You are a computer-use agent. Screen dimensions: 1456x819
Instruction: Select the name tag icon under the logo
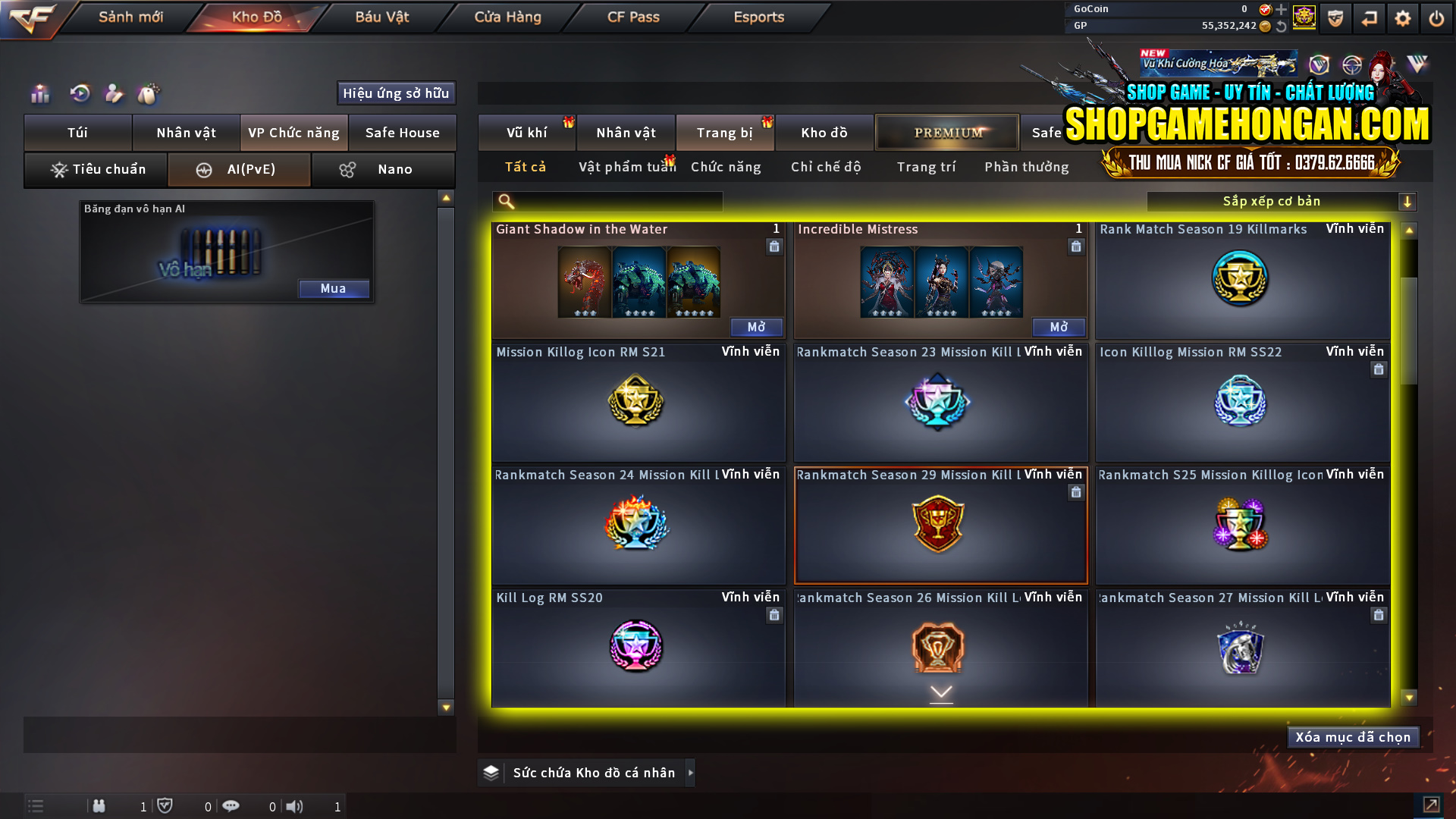(x=114, y=93)
